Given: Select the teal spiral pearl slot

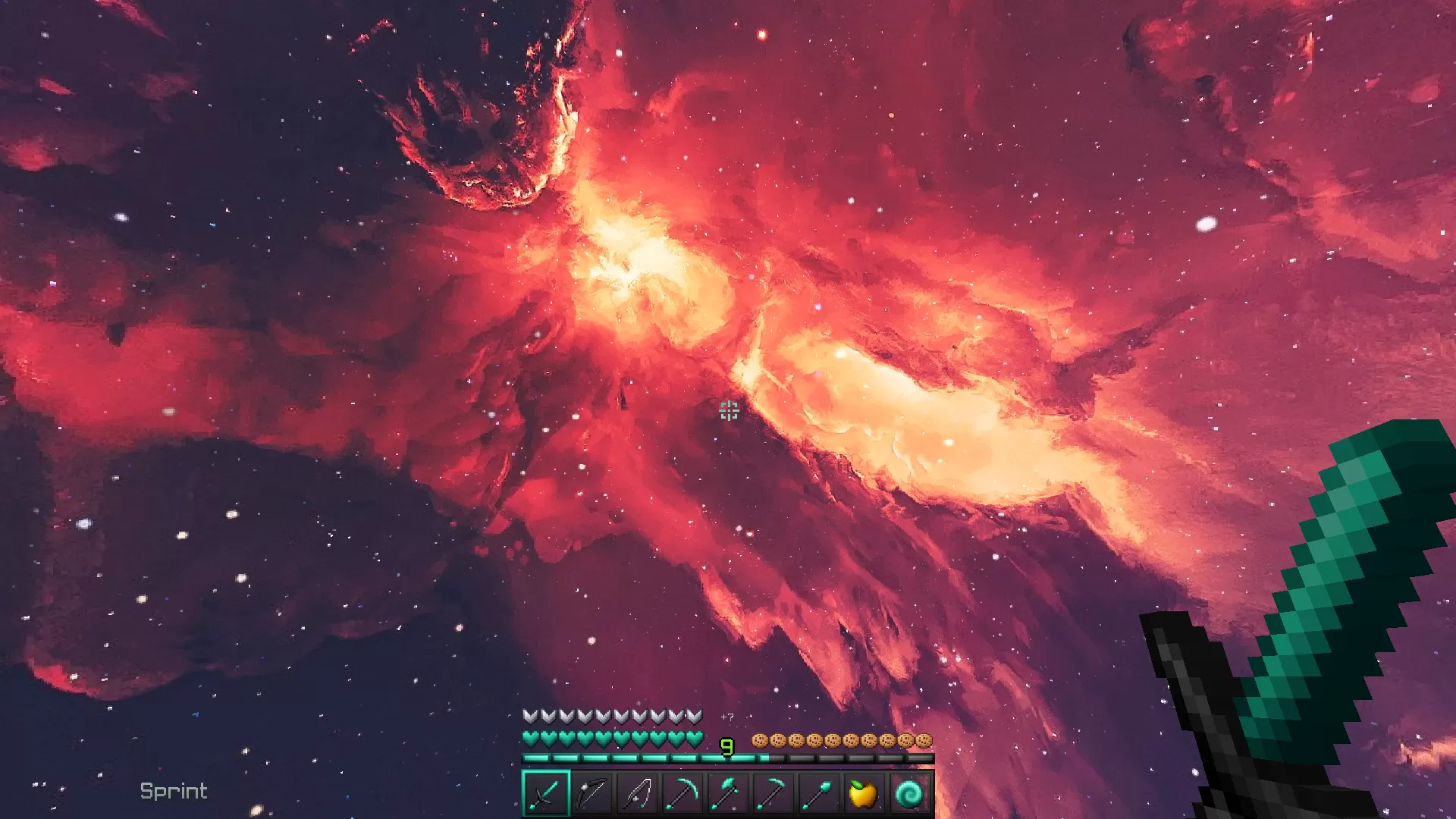Looking at the screenshot, I should click(x=909, y=793).
